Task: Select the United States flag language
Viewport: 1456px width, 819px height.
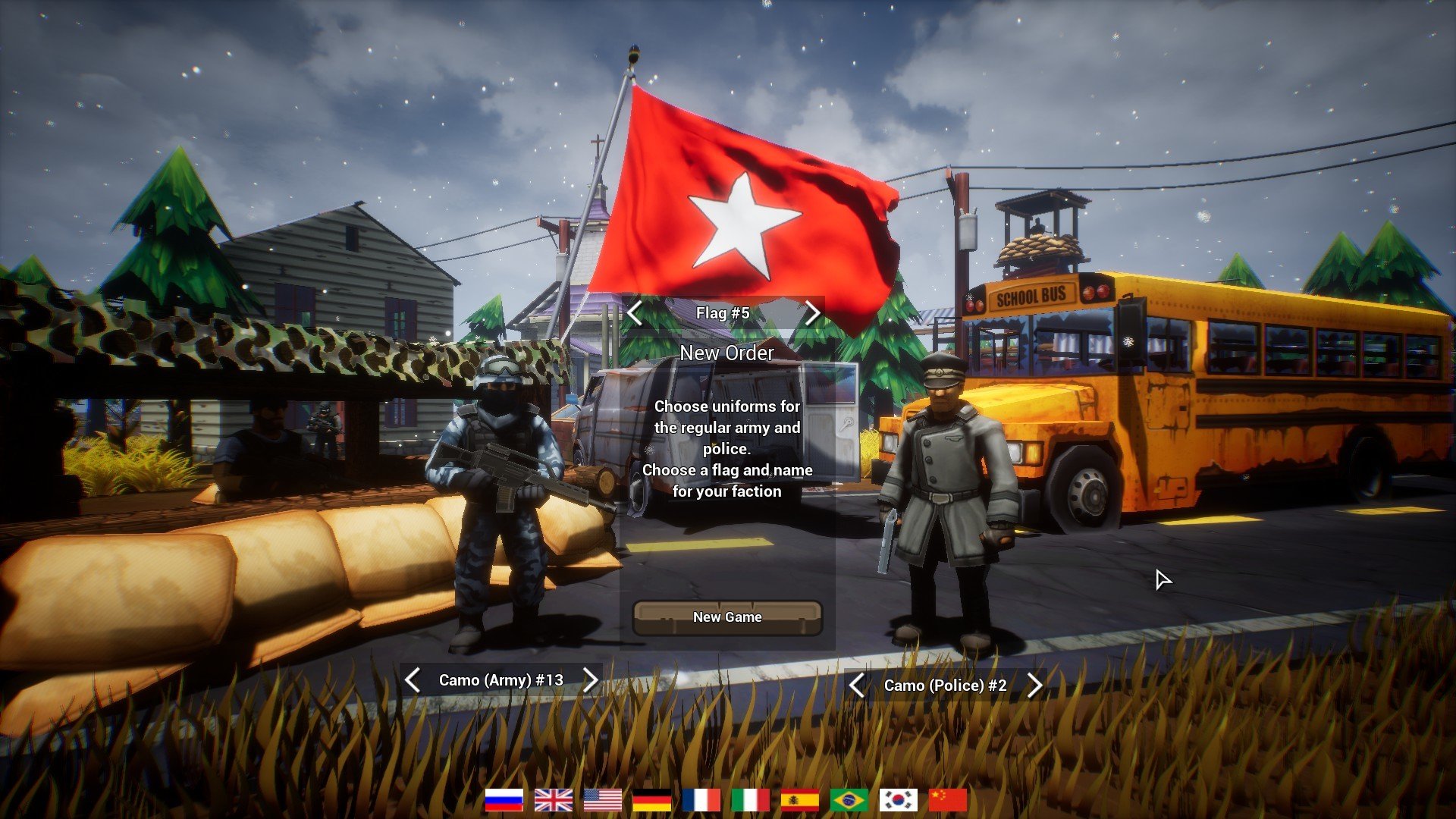Action: point(603,799)
